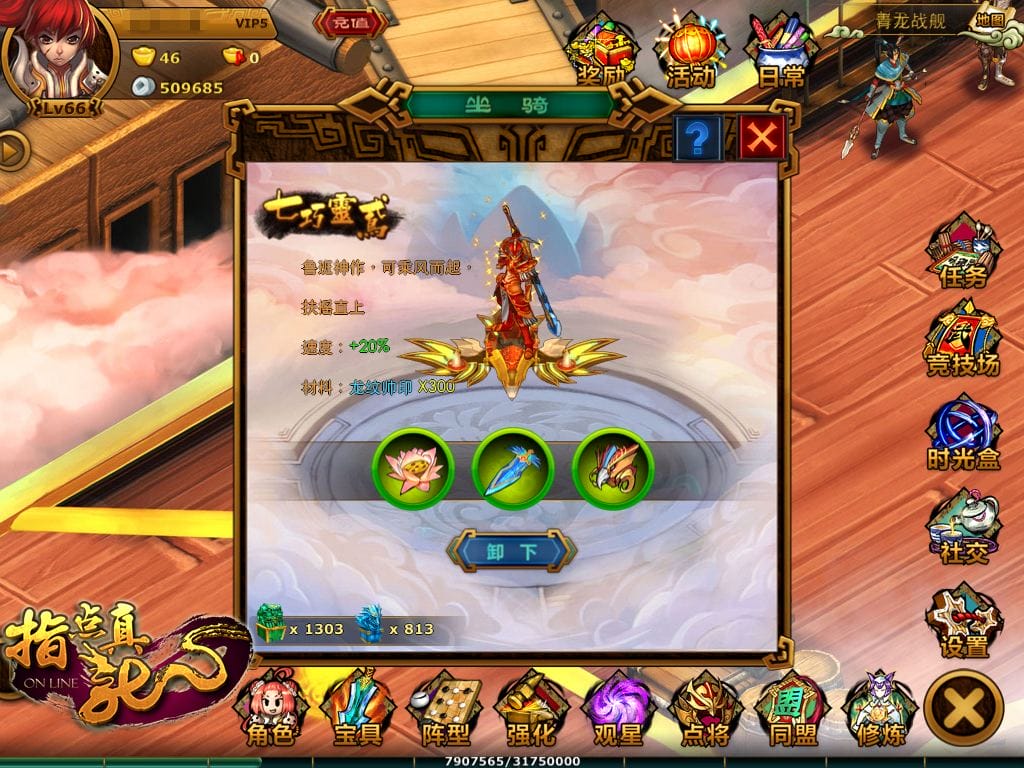1024x768 pixels.
Task: Open the 强化 enhance menu
Action: (x=530, y=711)
